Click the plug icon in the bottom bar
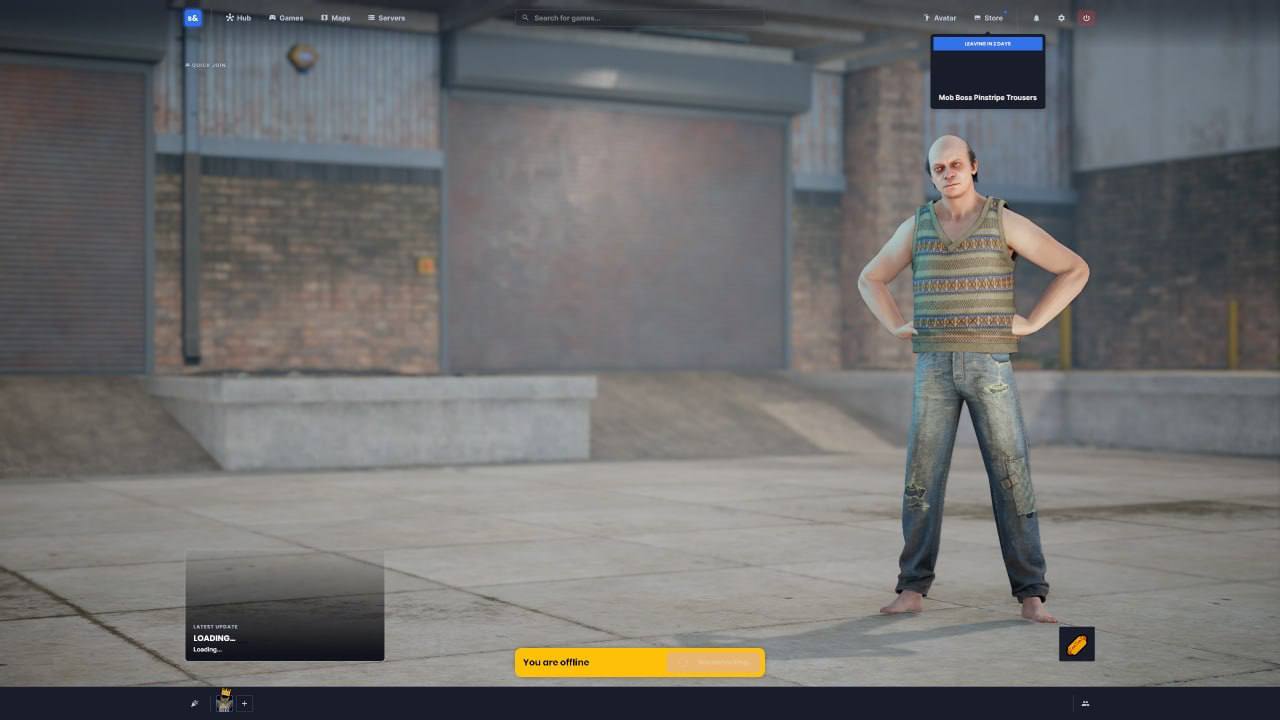Viewport: 1280px width, 720px height. tap(194, 703)
